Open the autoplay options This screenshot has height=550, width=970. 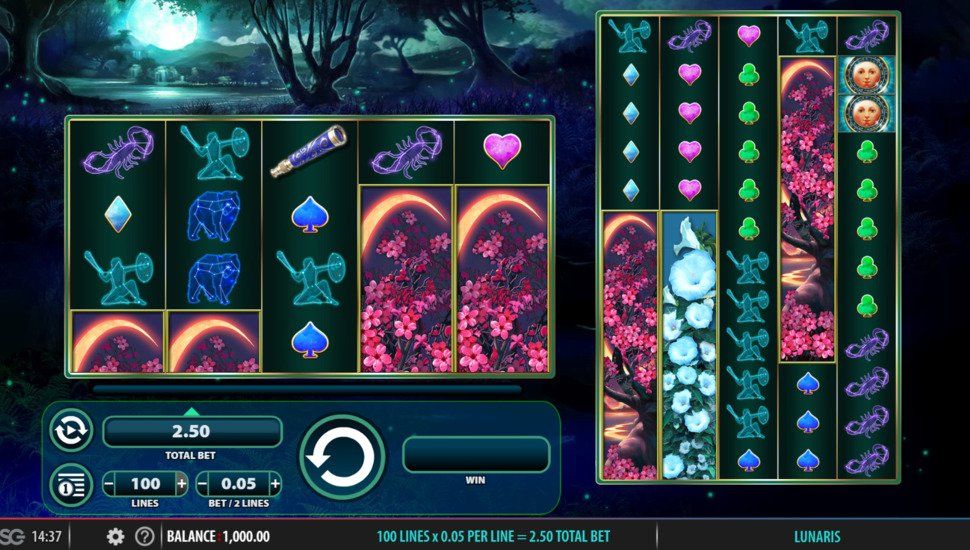pyautogui.click(x=71, y=430)
